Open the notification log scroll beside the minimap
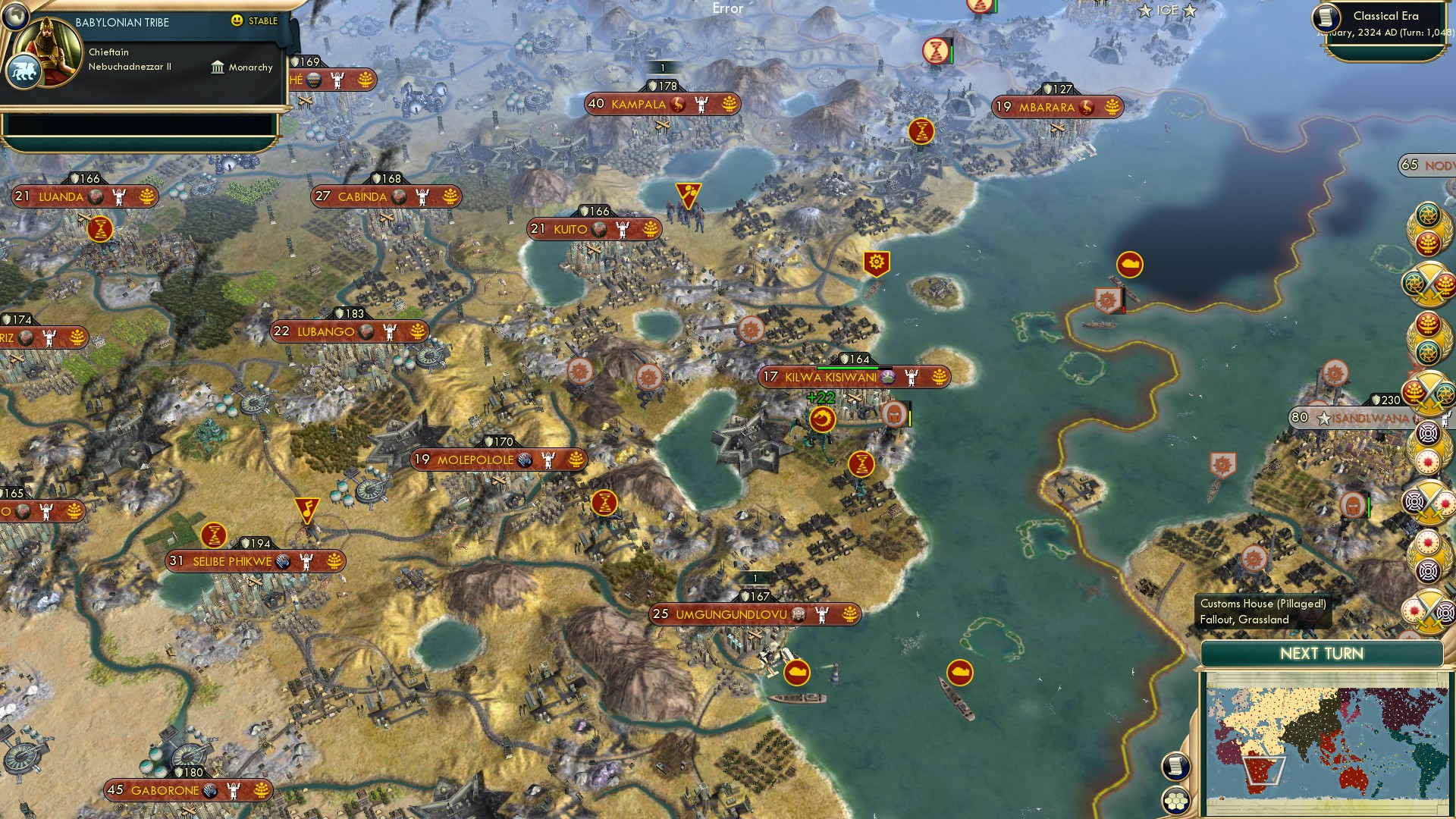The height and width of the screenshot is (819, 1456). (1176, 765)
